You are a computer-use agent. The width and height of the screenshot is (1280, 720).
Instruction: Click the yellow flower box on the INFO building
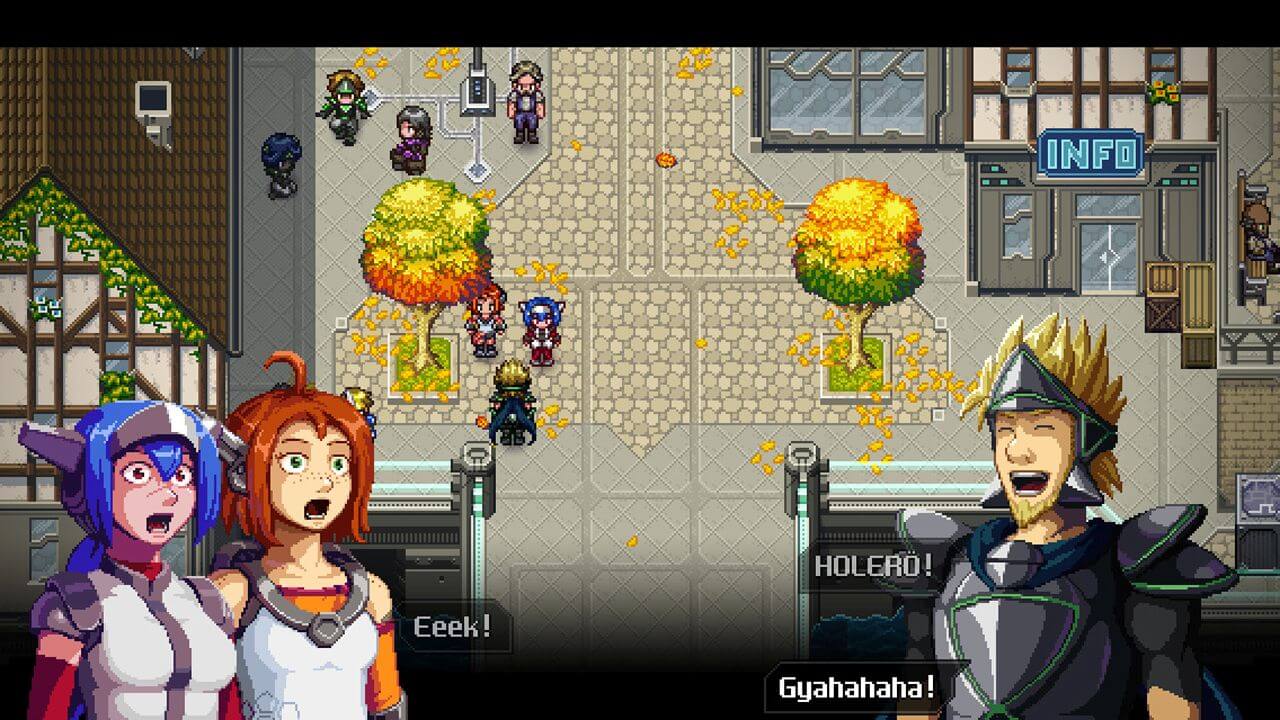coord(1162,92)
